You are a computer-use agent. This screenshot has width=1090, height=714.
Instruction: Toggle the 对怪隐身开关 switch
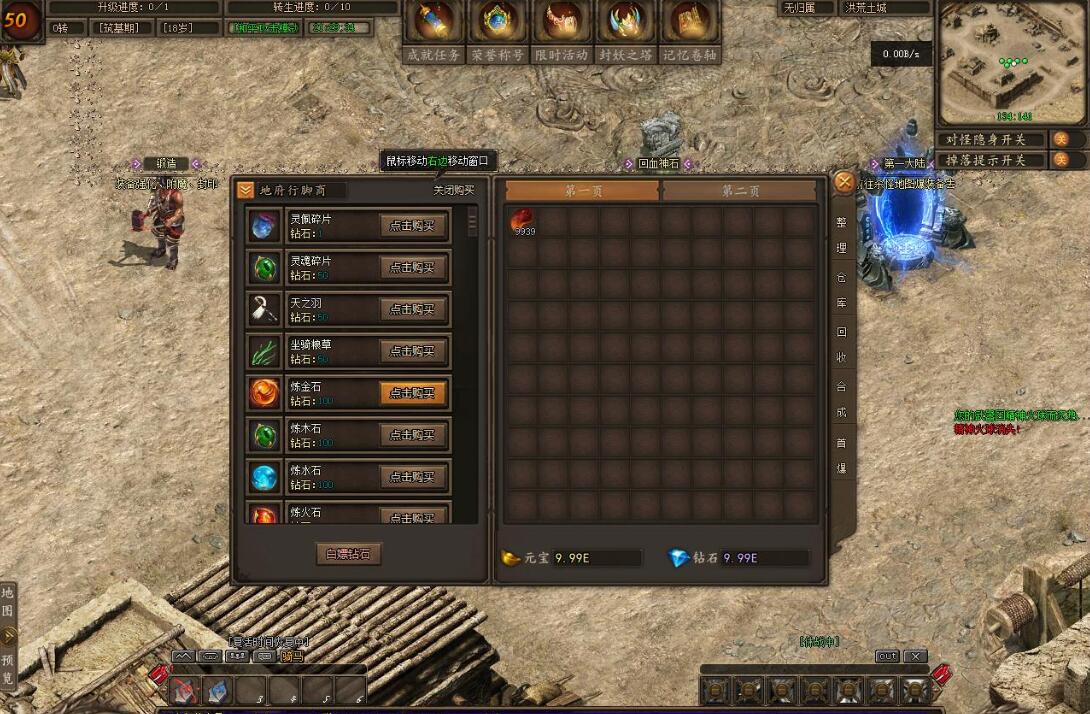point(1061,139)
